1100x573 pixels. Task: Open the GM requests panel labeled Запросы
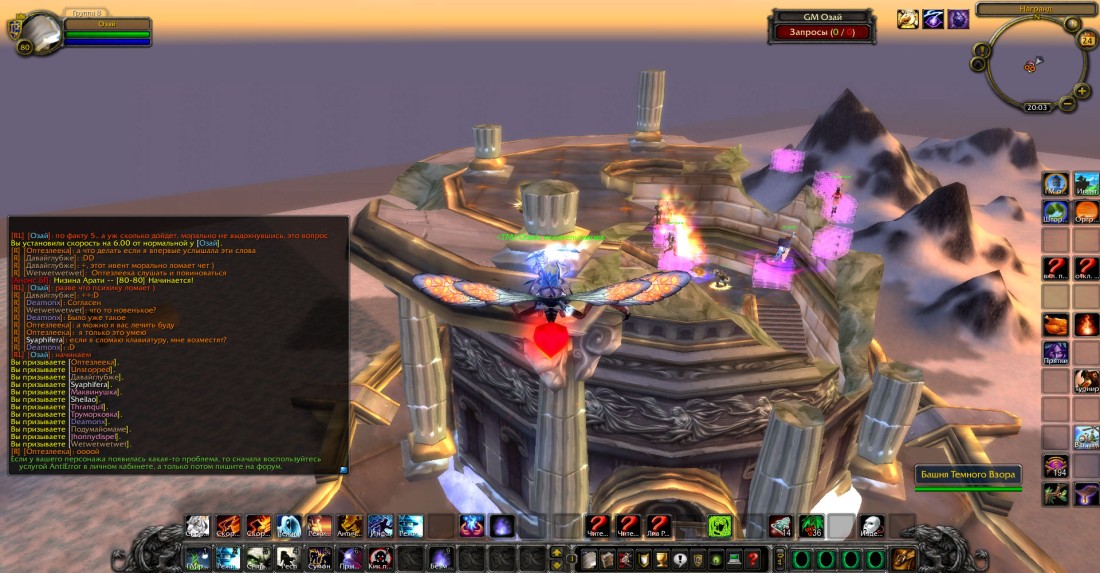tap(823, 32)
